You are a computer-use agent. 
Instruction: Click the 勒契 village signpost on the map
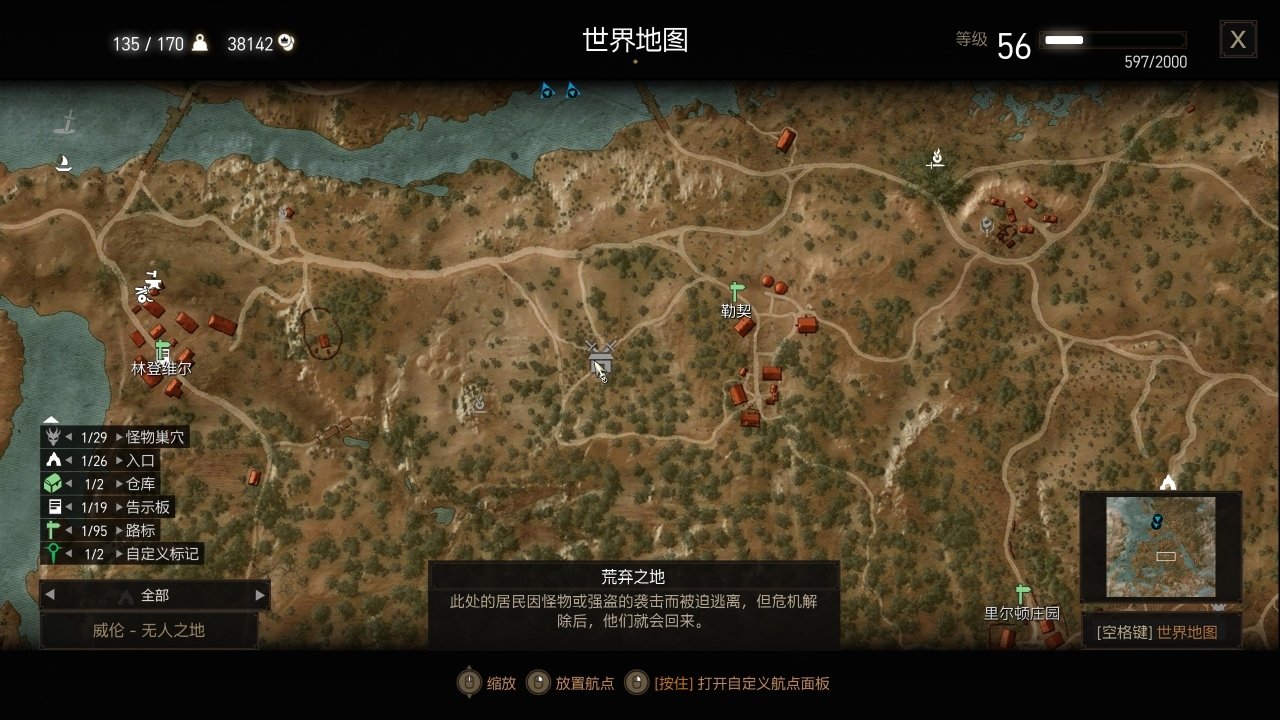[x=737, y=290]
